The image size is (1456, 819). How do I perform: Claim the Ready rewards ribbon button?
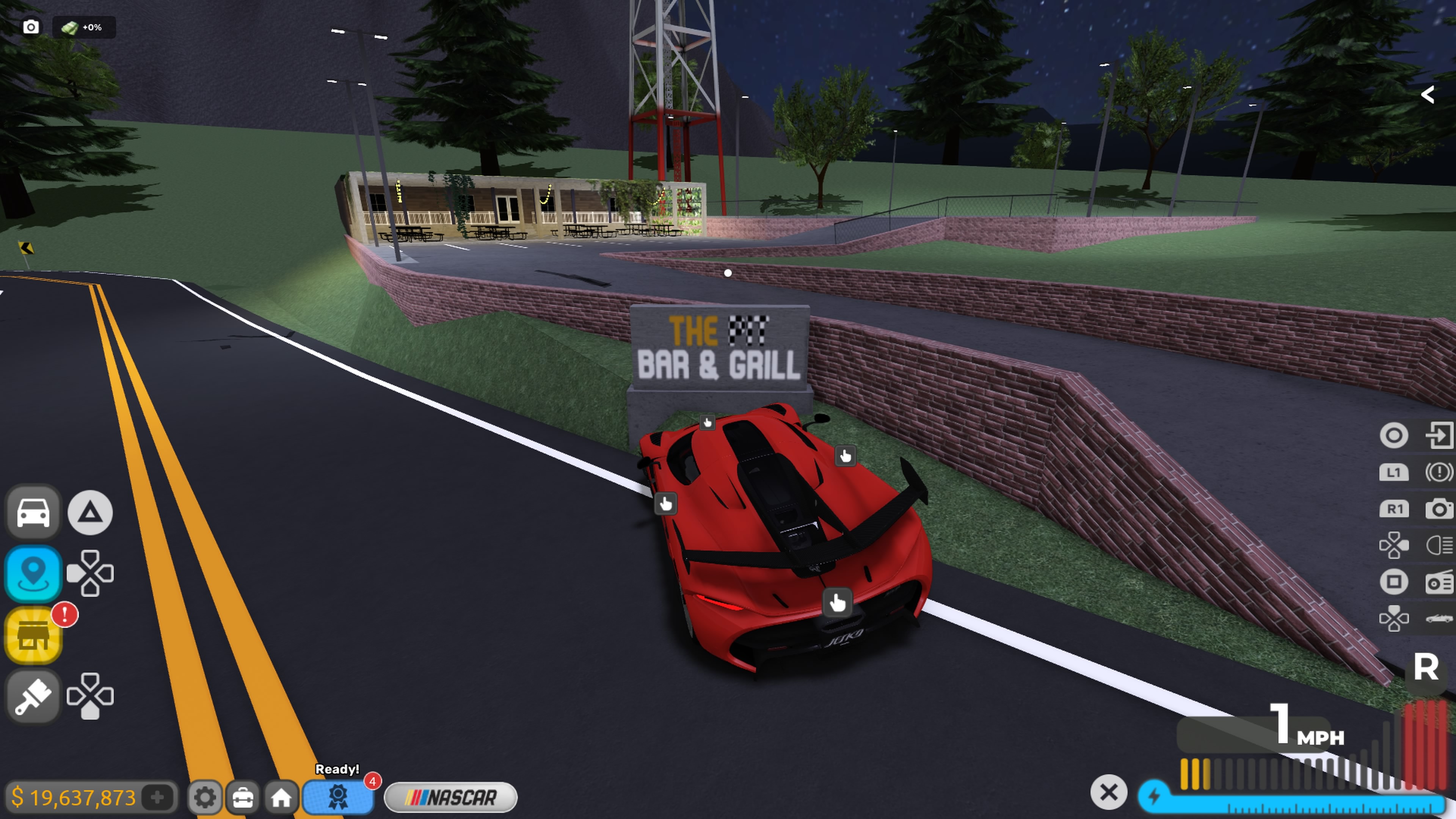point(338,797)
